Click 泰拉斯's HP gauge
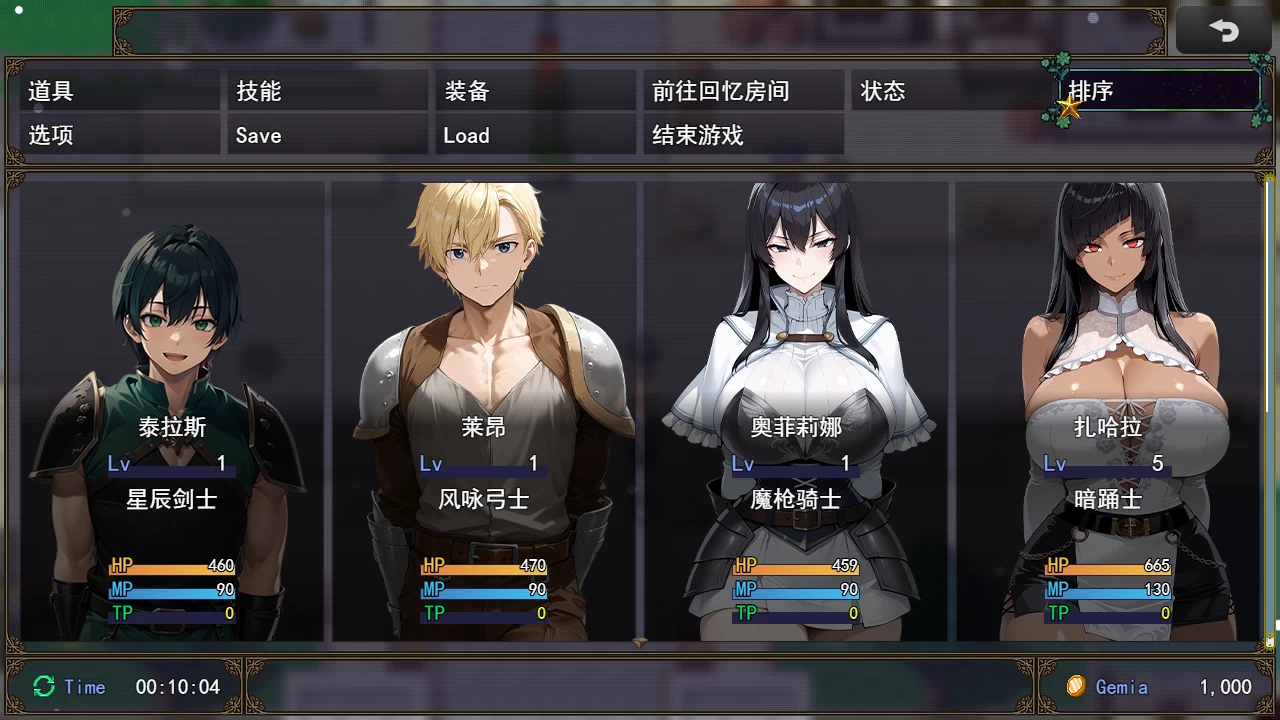The height and width of the screenshot is (720, 1280). (172, 565)
